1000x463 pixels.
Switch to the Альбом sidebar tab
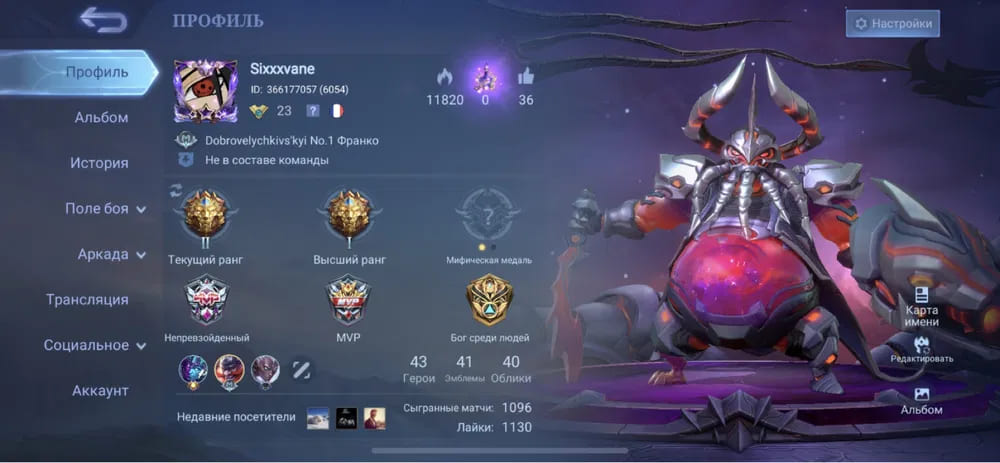click(101, 118)
